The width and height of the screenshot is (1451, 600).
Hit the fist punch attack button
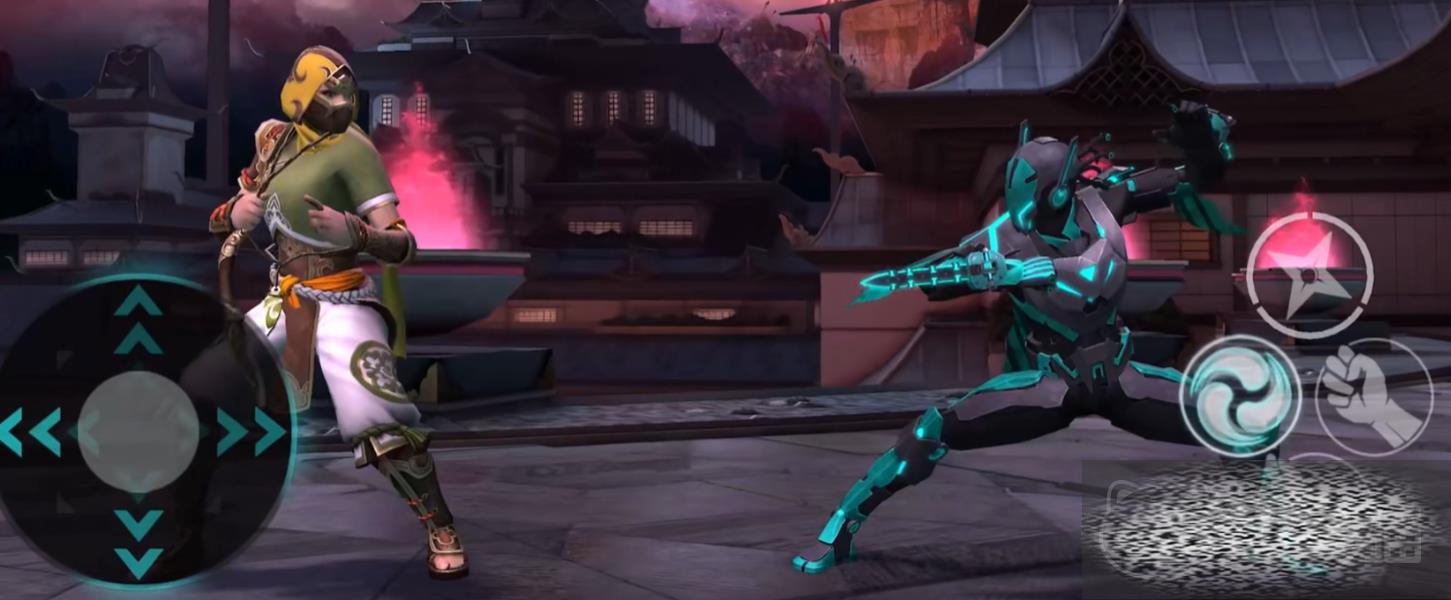coord(1372,397)
